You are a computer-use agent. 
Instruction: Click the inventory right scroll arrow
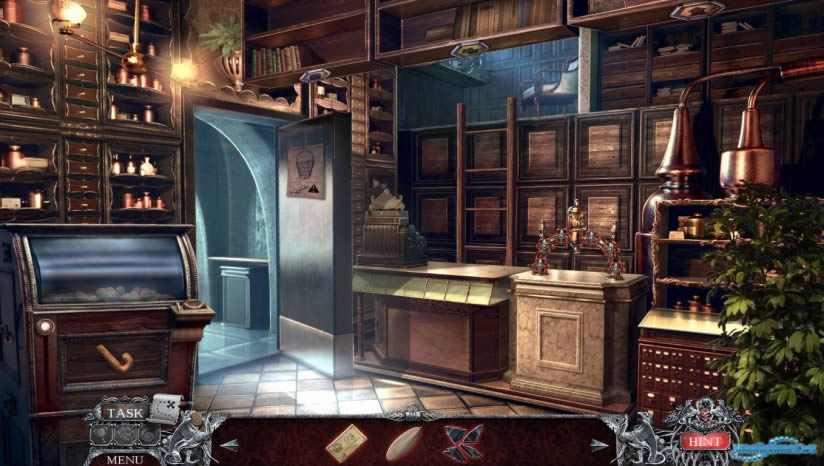coord(598,444)
